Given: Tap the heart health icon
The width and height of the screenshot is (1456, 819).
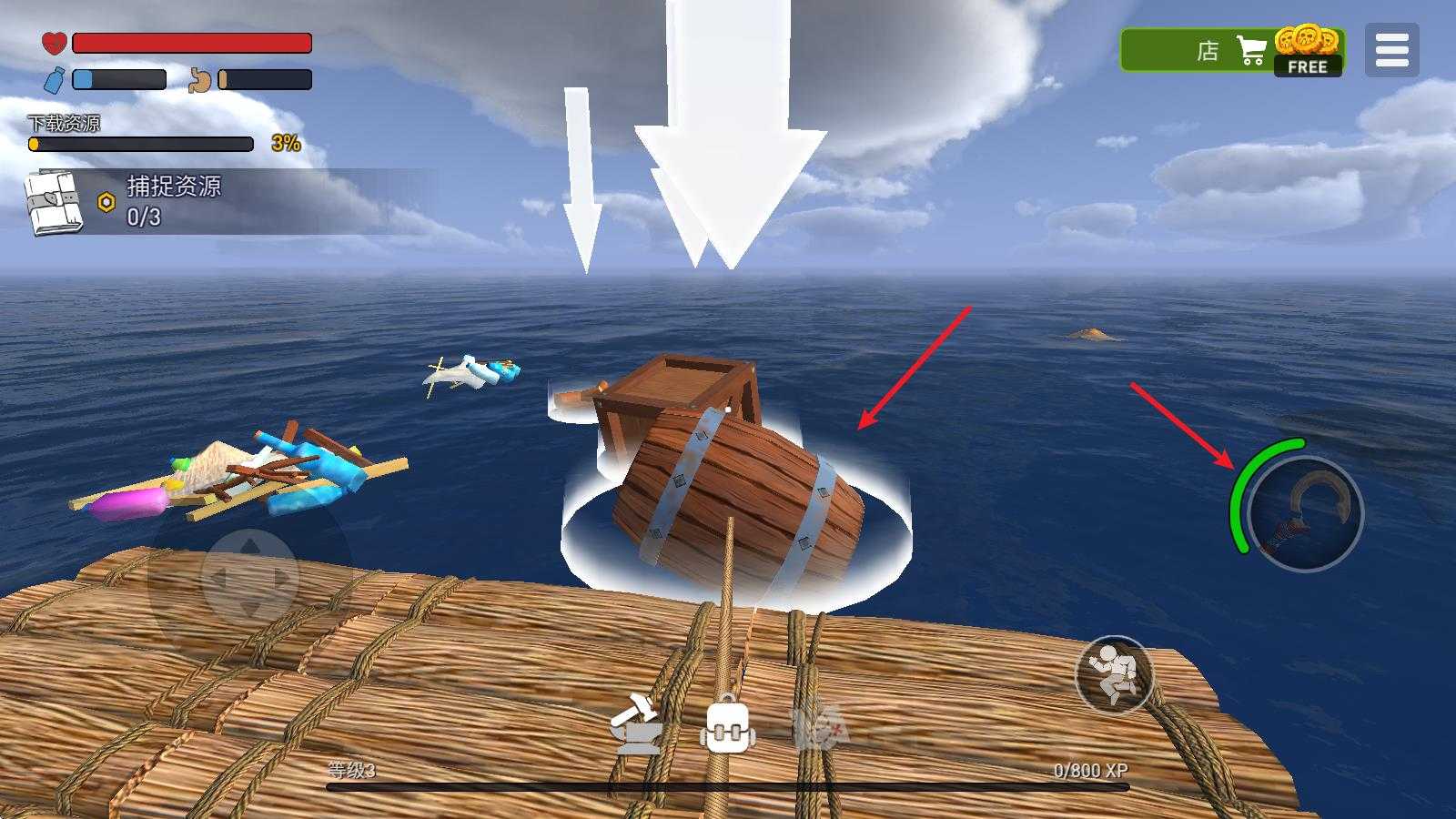Looking at the screenshot, I should [53, 41].
